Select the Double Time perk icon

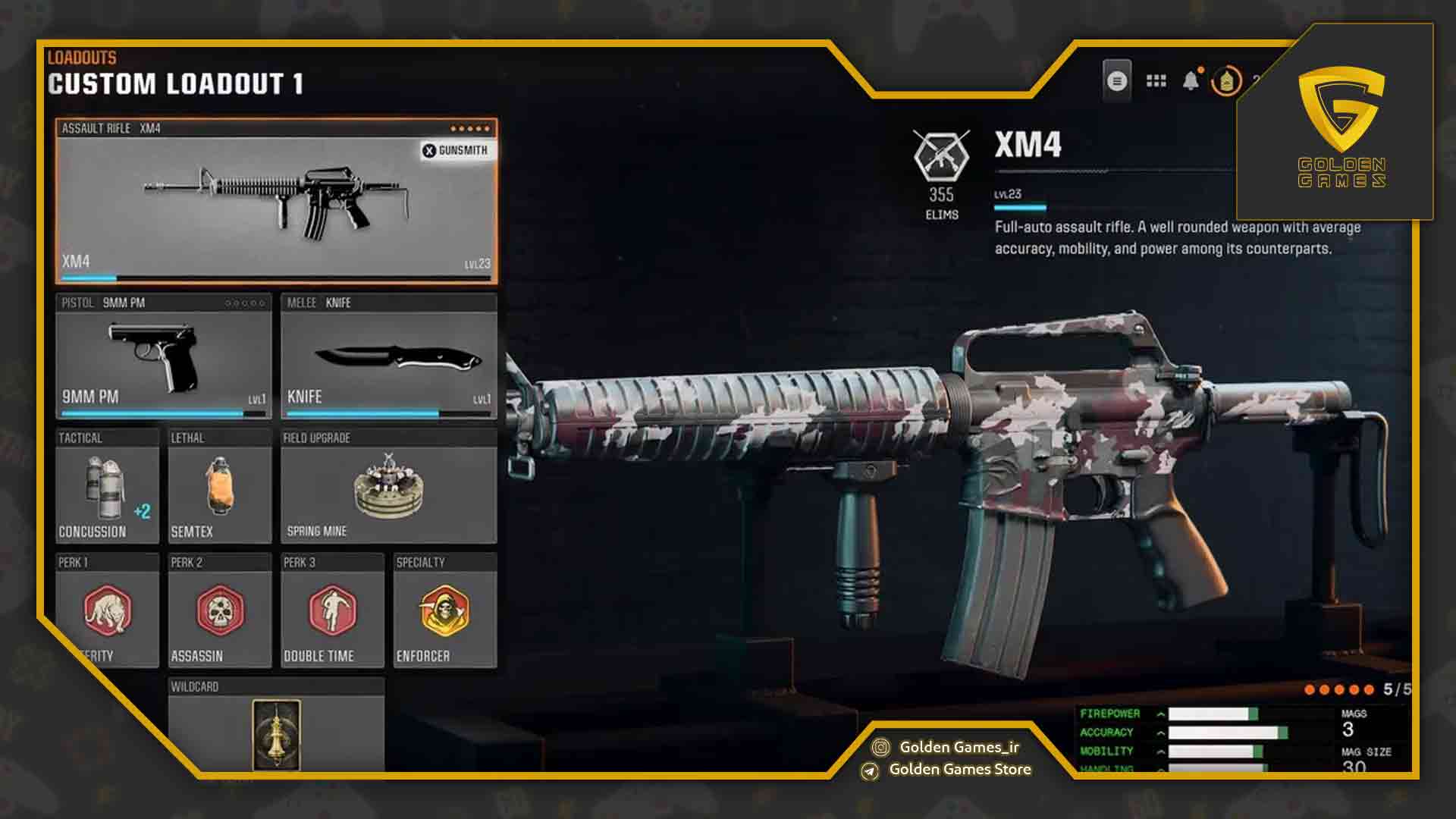331,610
